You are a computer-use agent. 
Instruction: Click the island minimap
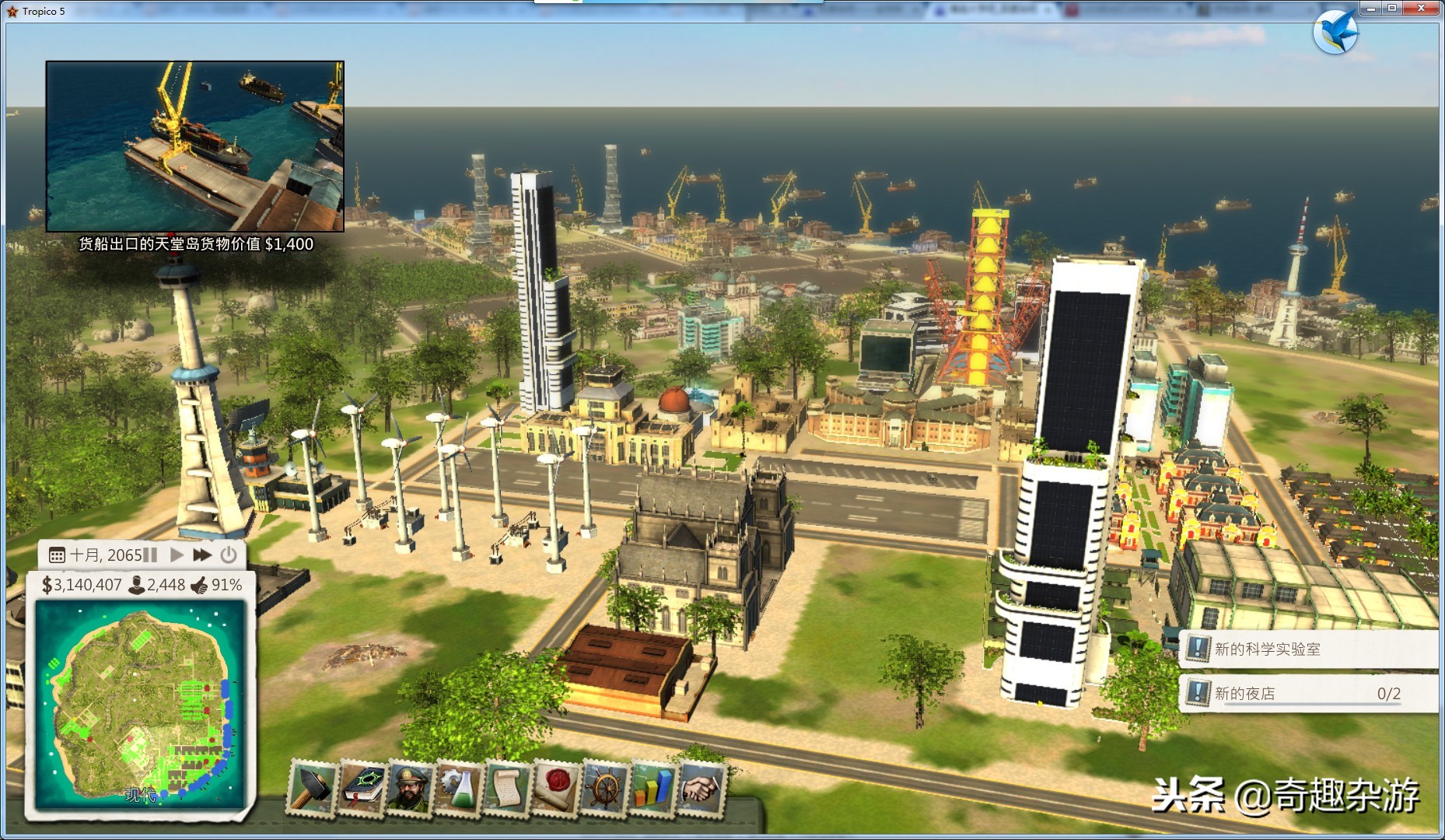coord(140,705)
